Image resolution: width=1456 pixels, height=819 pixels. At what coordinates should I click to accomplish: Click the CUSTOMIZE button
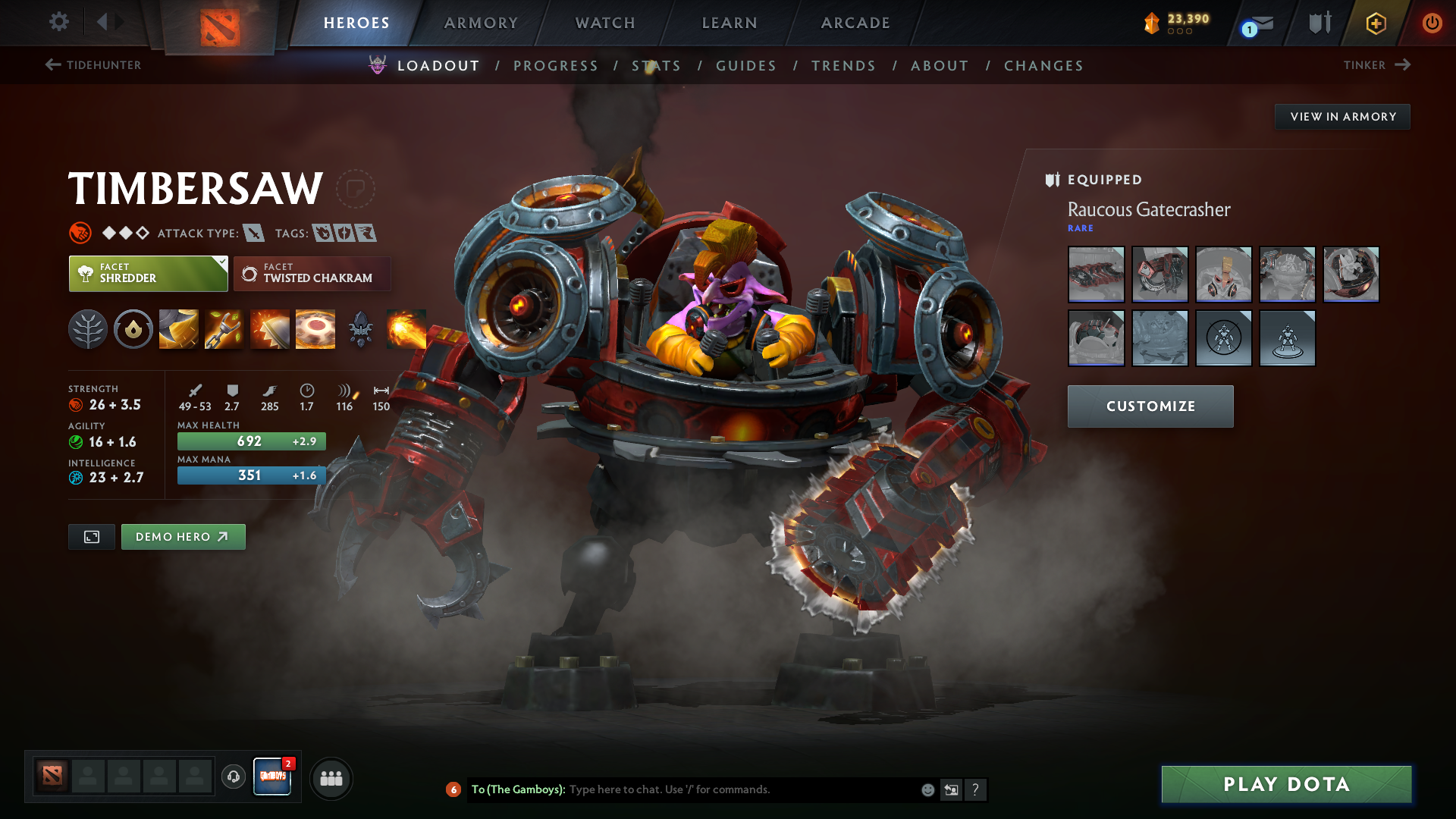1150,406
